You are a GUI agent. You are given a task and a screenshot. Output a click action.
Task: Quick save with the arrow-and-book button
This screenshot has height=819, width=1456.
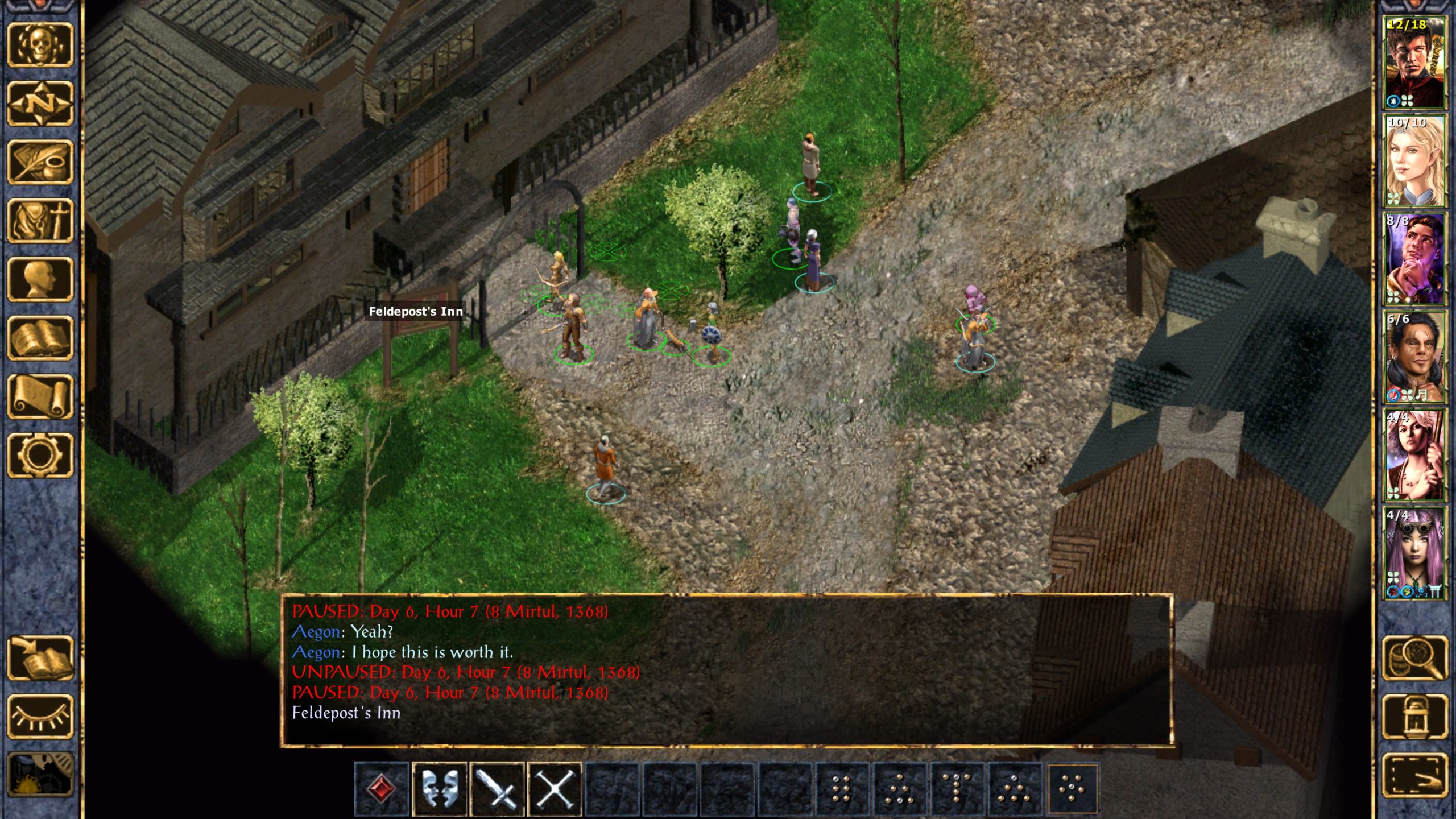click(x=40, y=658)
